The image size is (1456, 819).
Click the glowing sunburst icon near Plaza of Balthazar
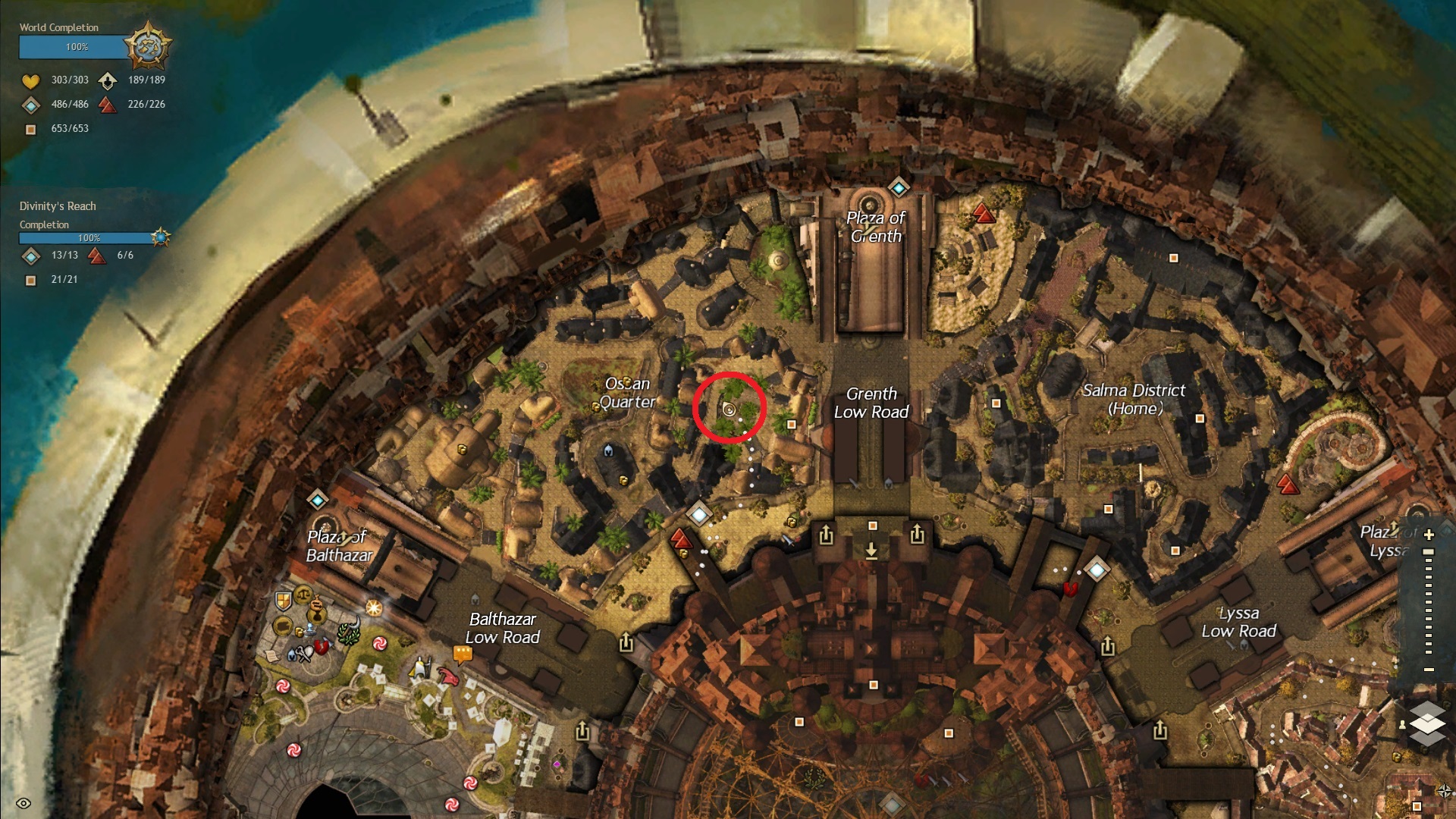coord(373,607)
